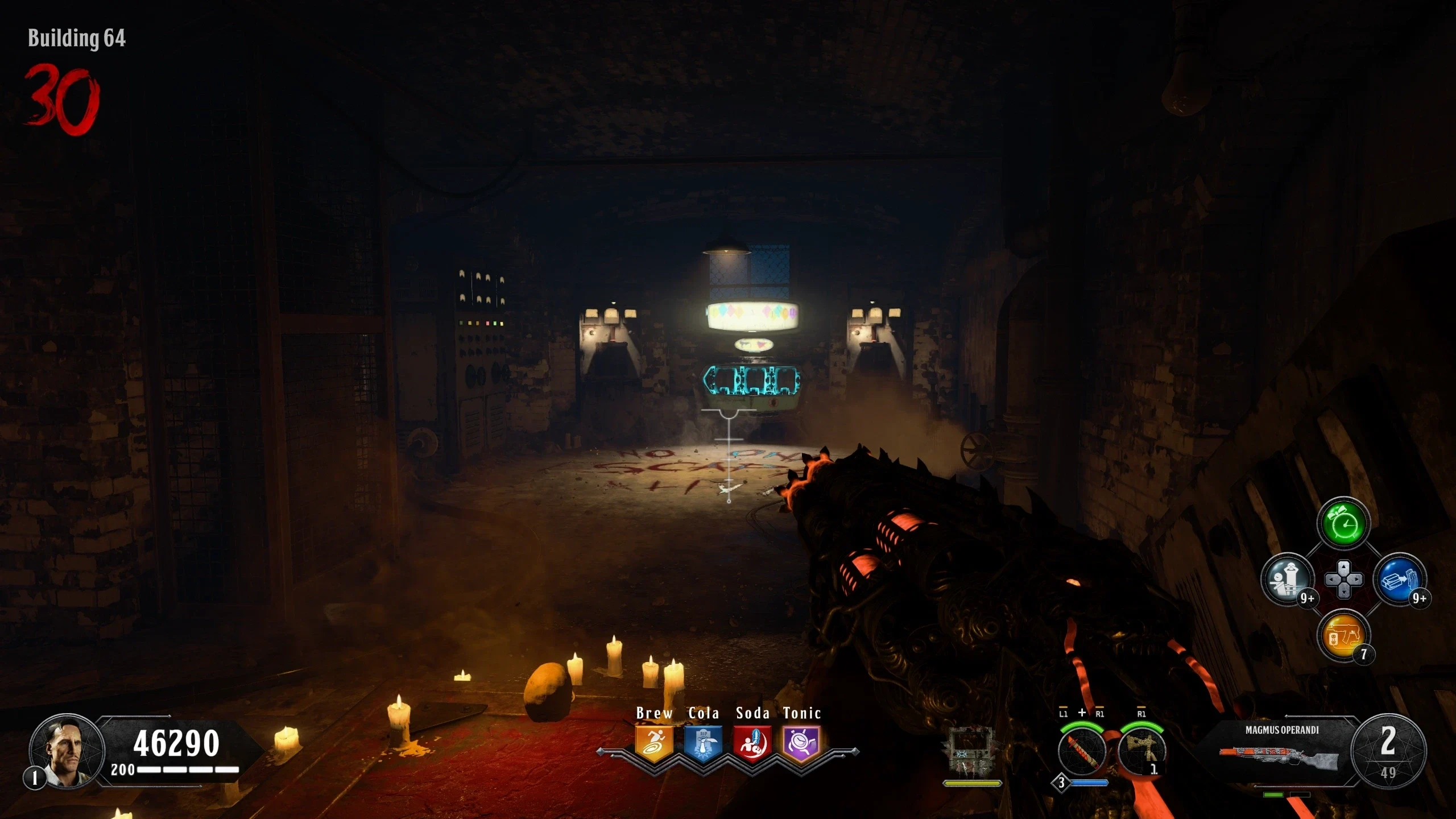Select the red Soda perk icon

[x=752, y=743]
